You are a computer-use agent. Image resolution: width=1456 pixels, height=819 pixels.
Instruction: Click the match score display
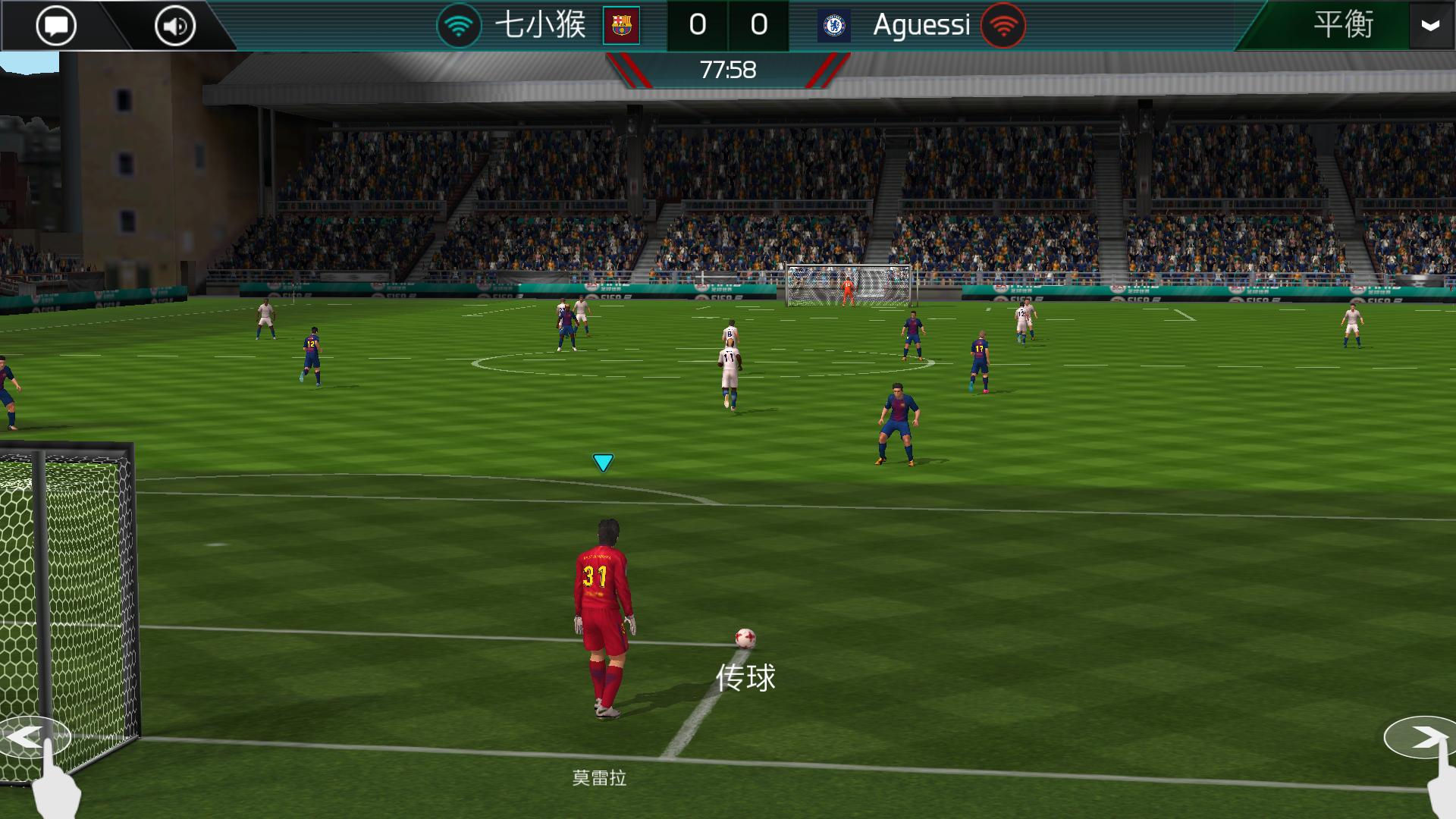(730, 24)
